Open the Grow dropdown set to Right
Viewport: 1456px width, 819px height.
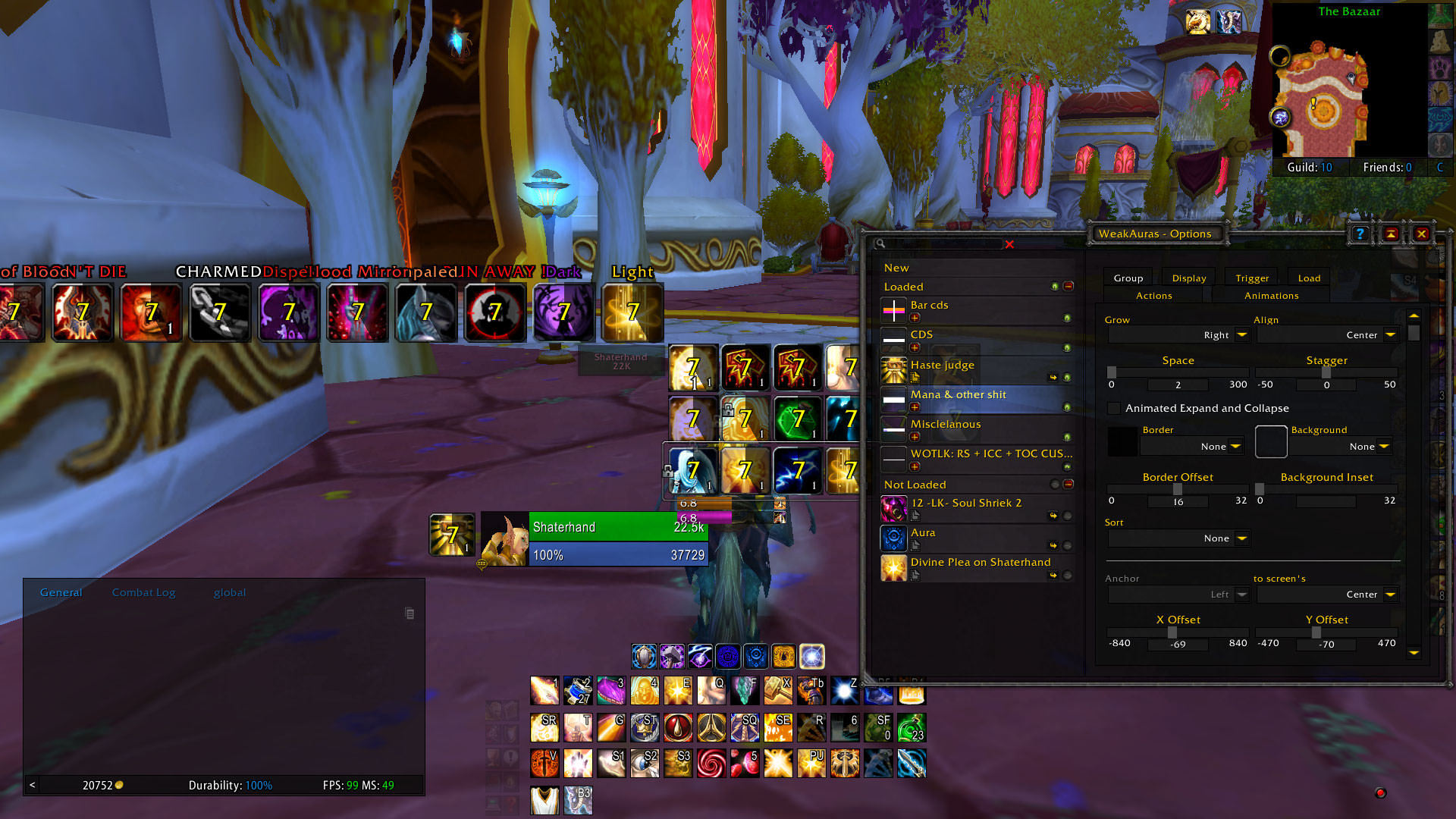(x=1241, y=334)
